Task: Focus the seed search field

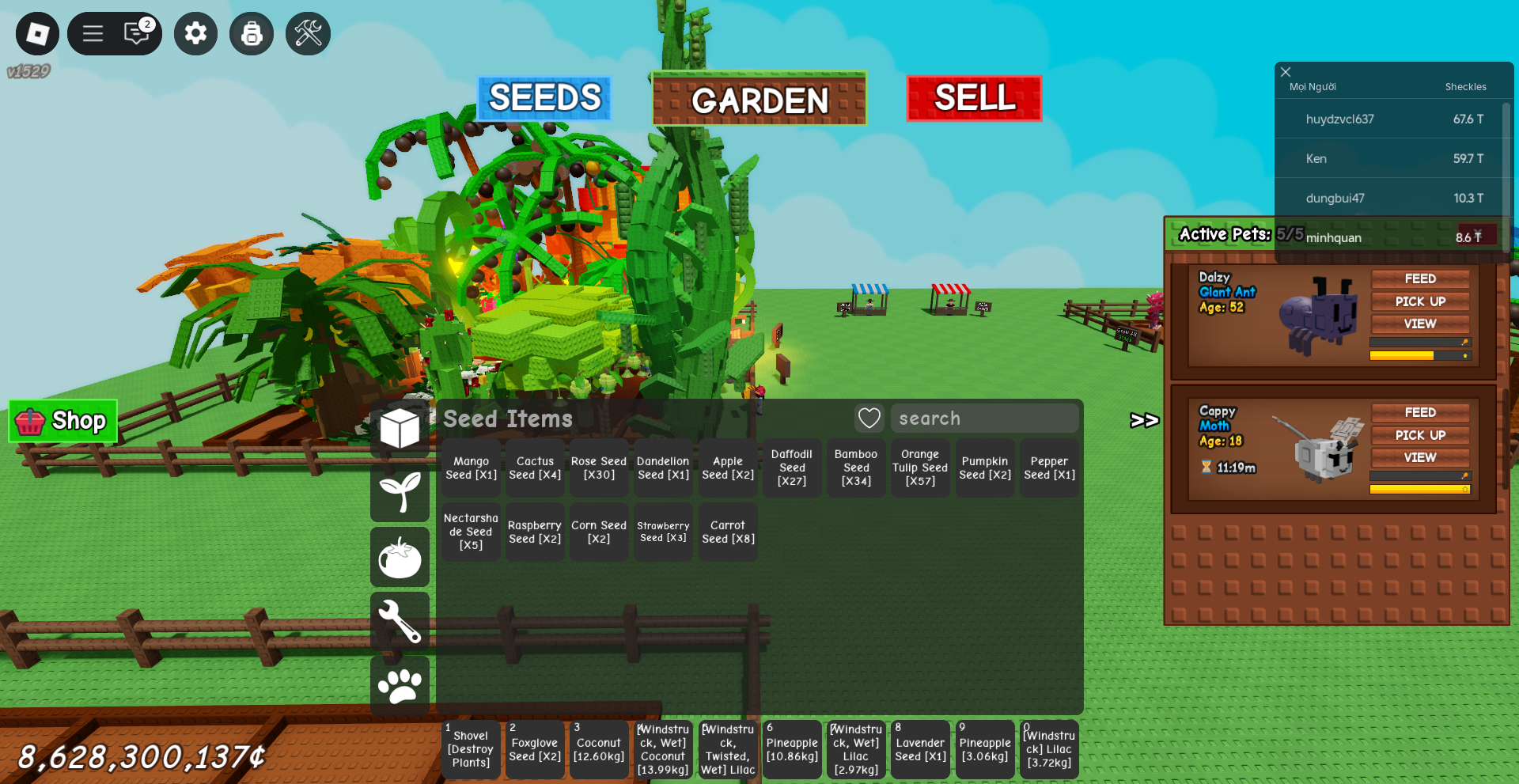Action: pos(984,419)
